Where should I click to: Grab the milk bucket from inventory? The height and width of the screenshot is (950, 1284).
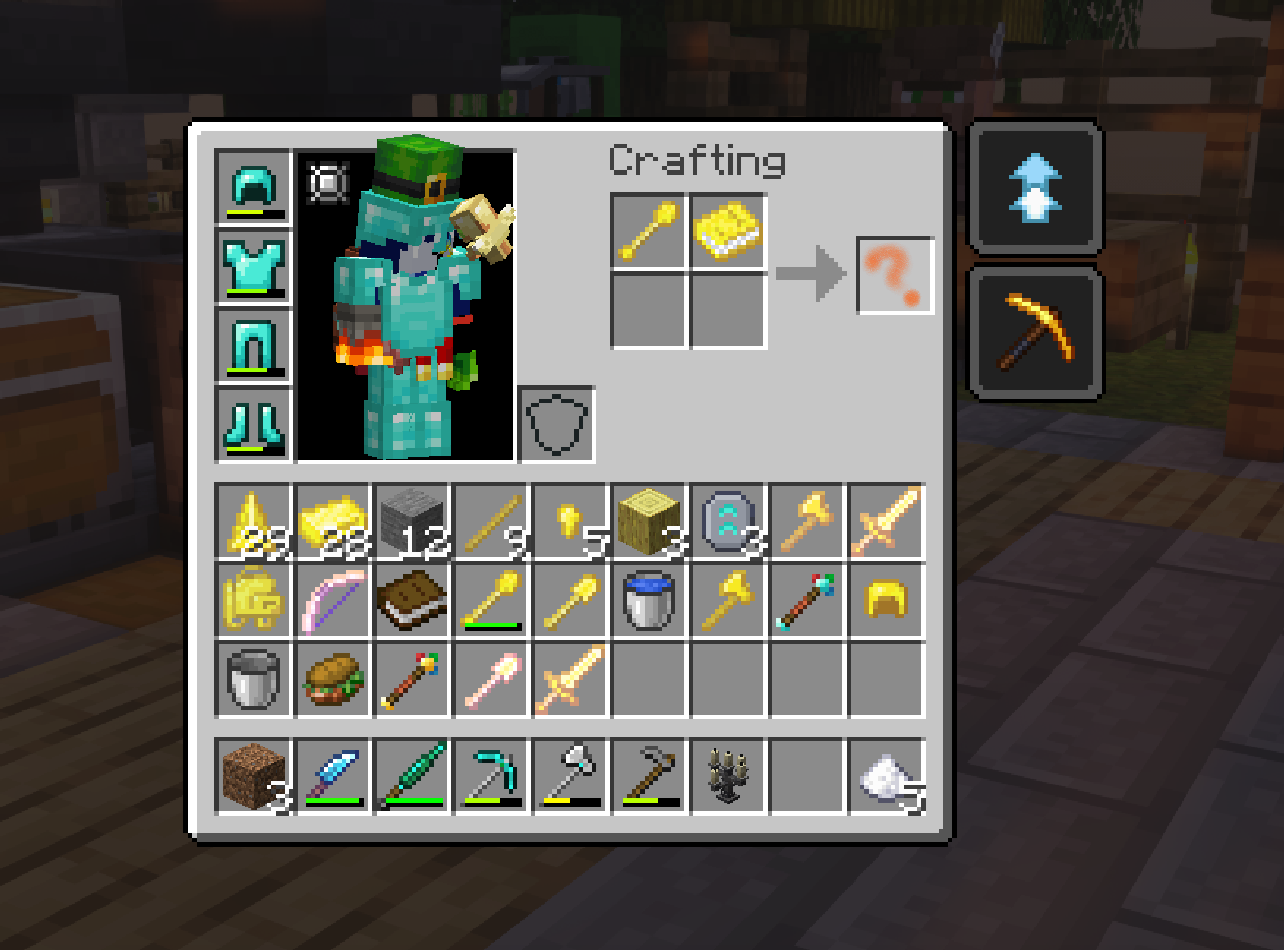[252, 680]
